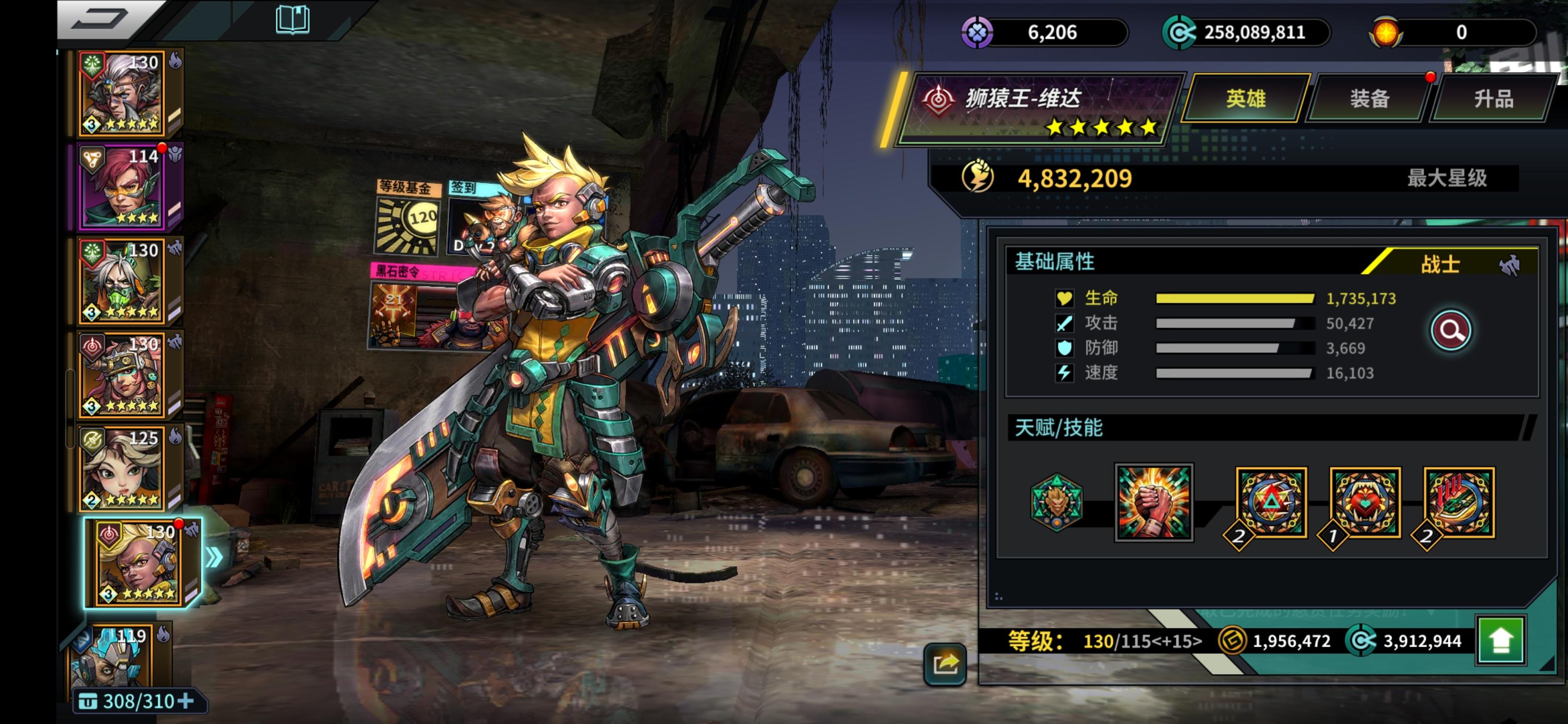
Task: Level up hero with the green arrow button
Action: pos(1501,641)
